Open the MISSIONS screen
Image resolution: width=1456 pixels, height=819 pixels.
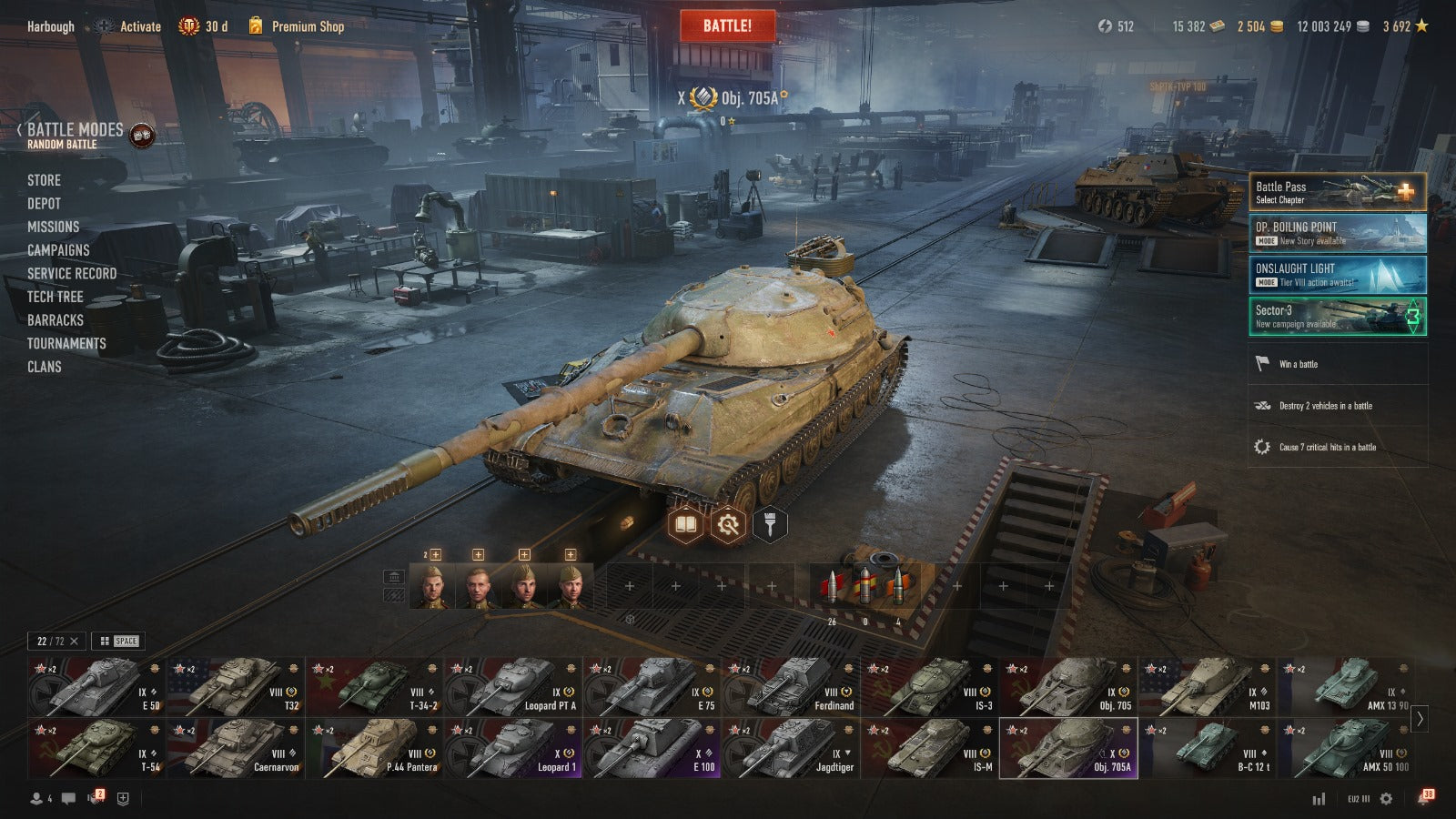[53, 227]
